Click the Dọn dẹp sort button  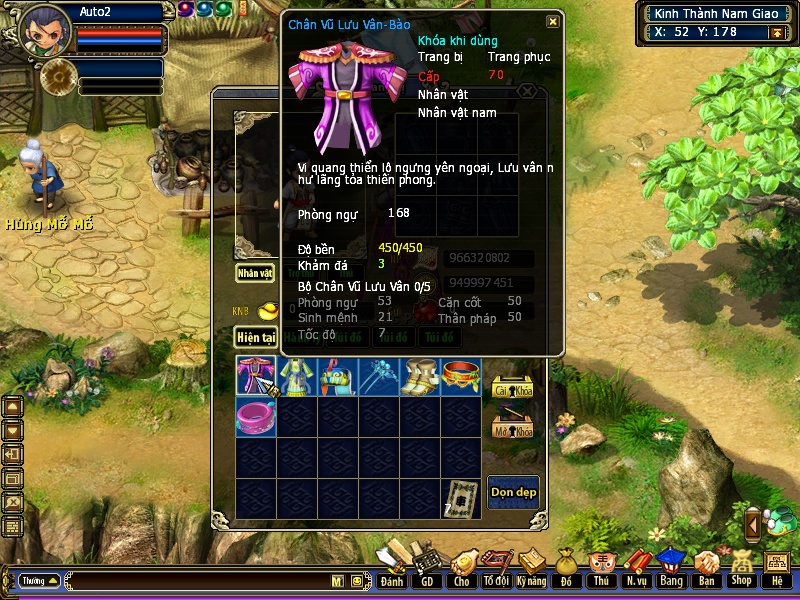[513, 491]
